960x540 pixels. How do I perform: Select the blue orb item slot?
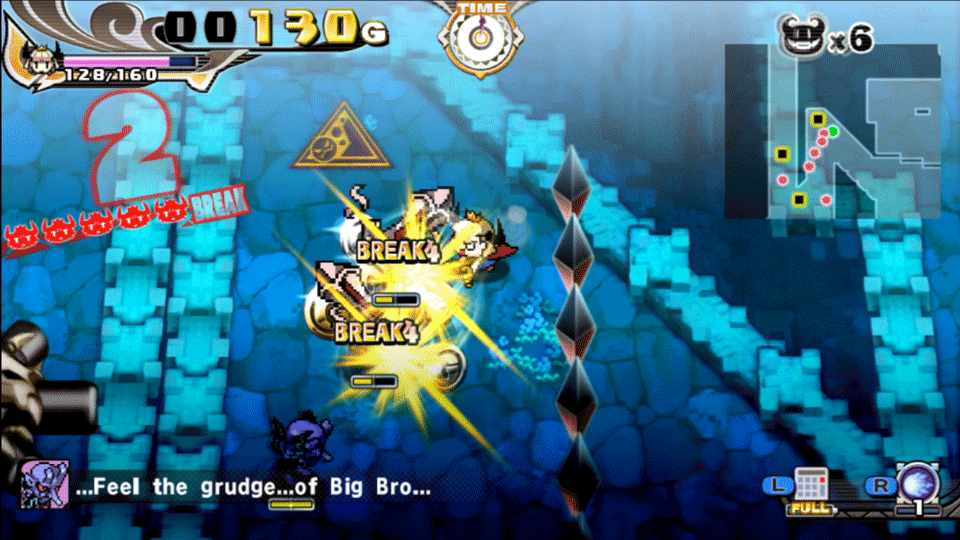[x=917, y=485]
